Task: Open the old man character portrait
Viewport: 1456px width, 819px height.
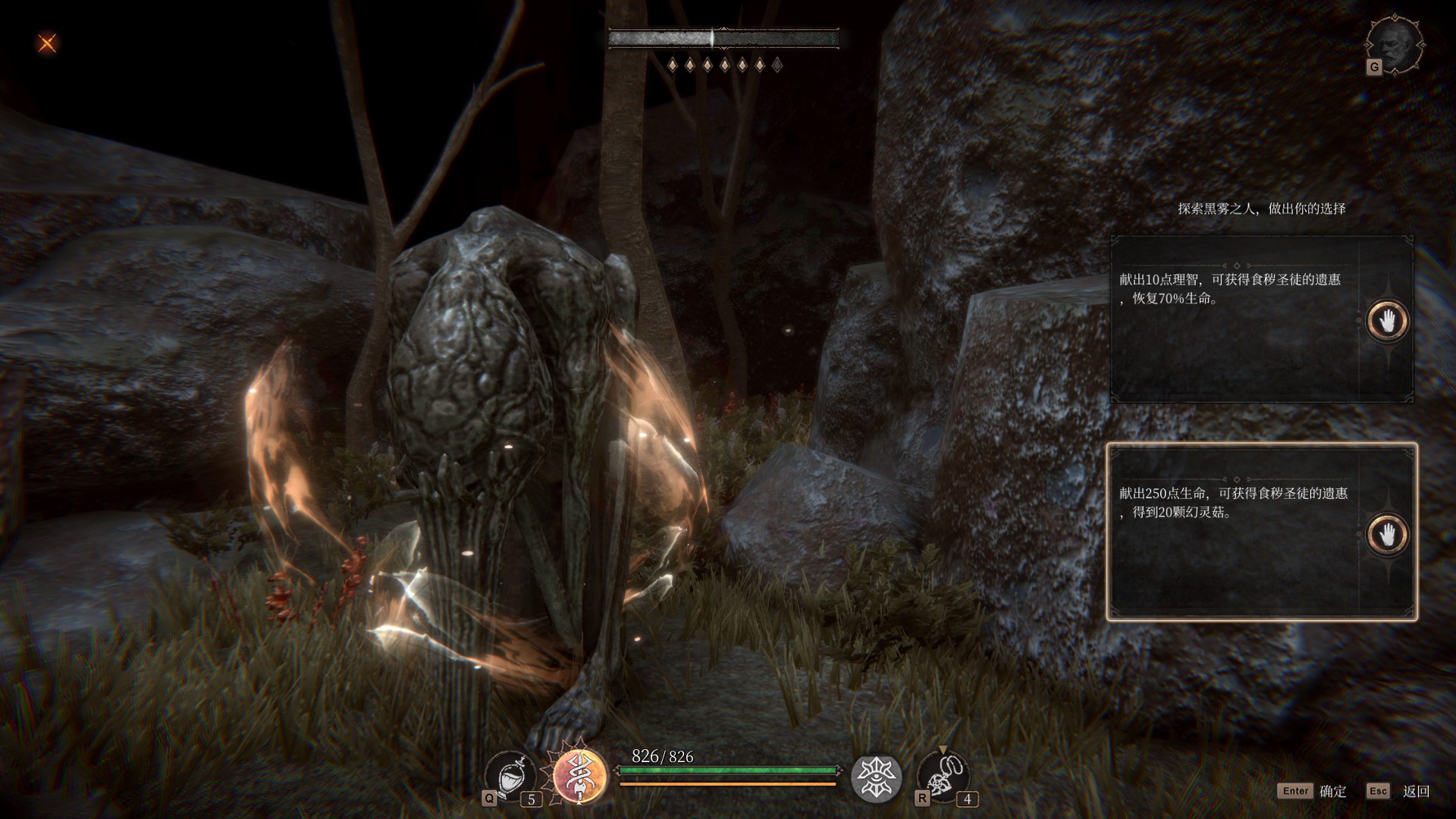Action: click(1395, 43)
